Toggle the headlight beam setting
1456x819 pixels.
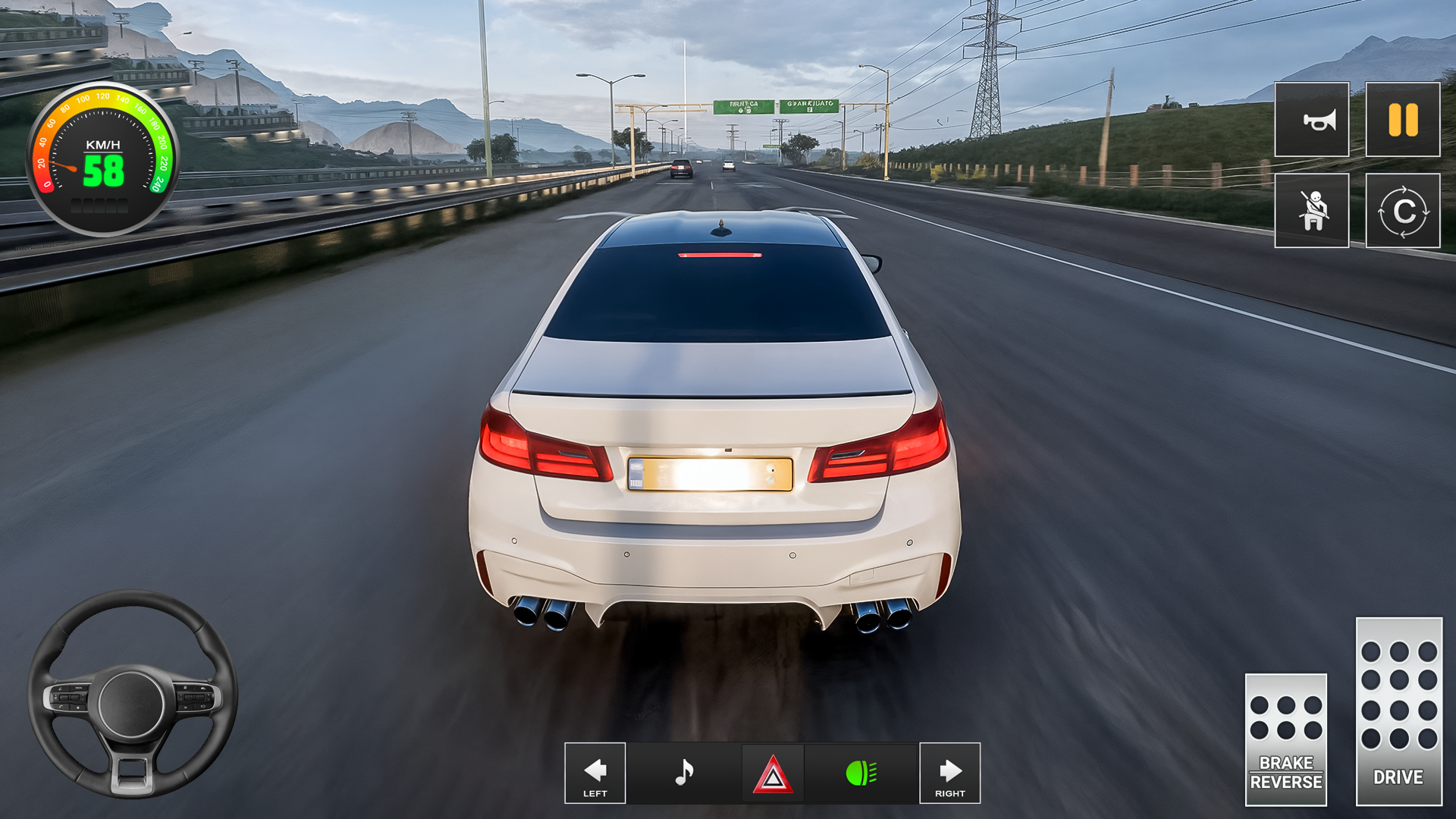pyautogui.click(x=861, y=773)
